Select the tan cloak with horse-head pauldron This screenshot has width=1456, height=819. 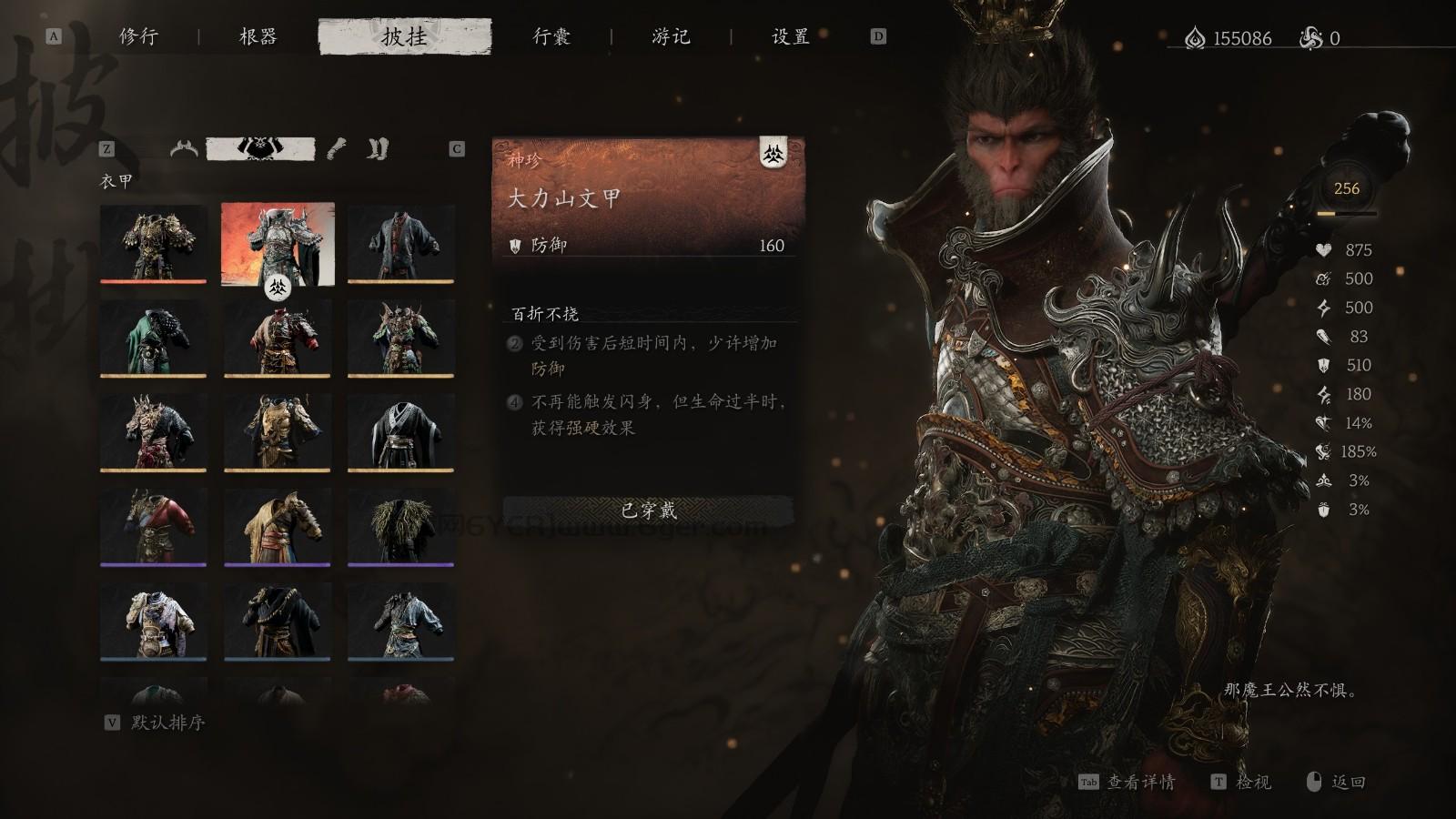[x=278, y=527]
